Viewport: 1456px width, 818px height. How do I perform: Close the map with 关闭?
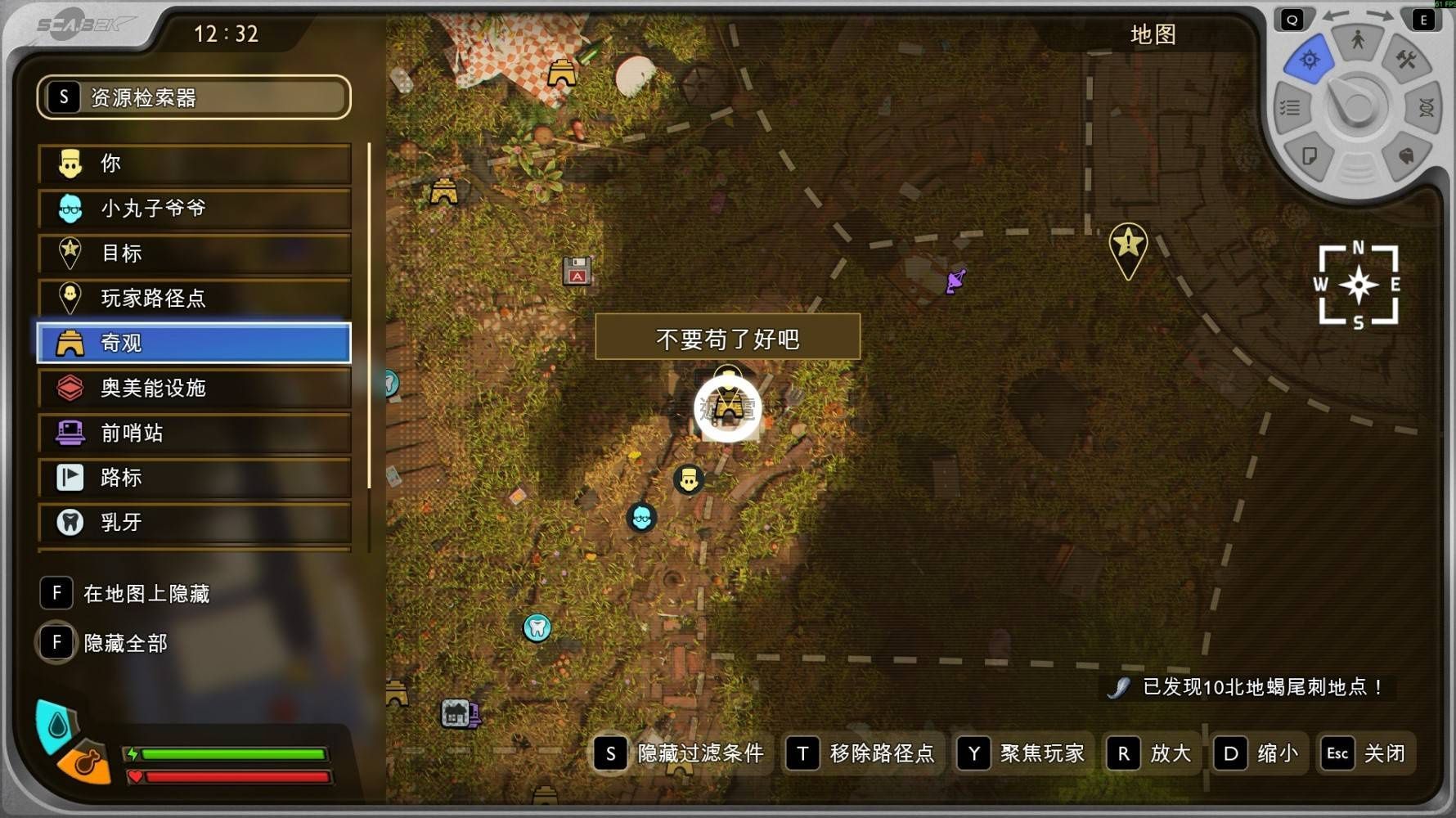click(1365, 753)
